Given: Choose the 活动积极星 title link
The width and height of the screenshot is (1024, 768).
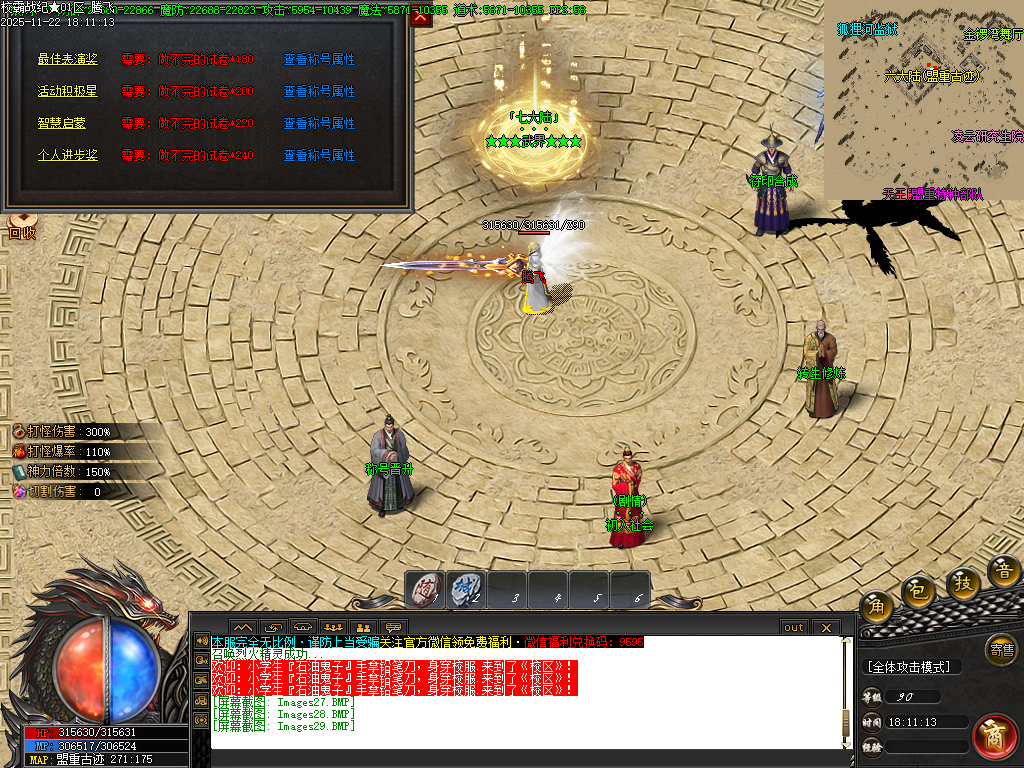Looking at the screenshot, I should coord(67,91).
